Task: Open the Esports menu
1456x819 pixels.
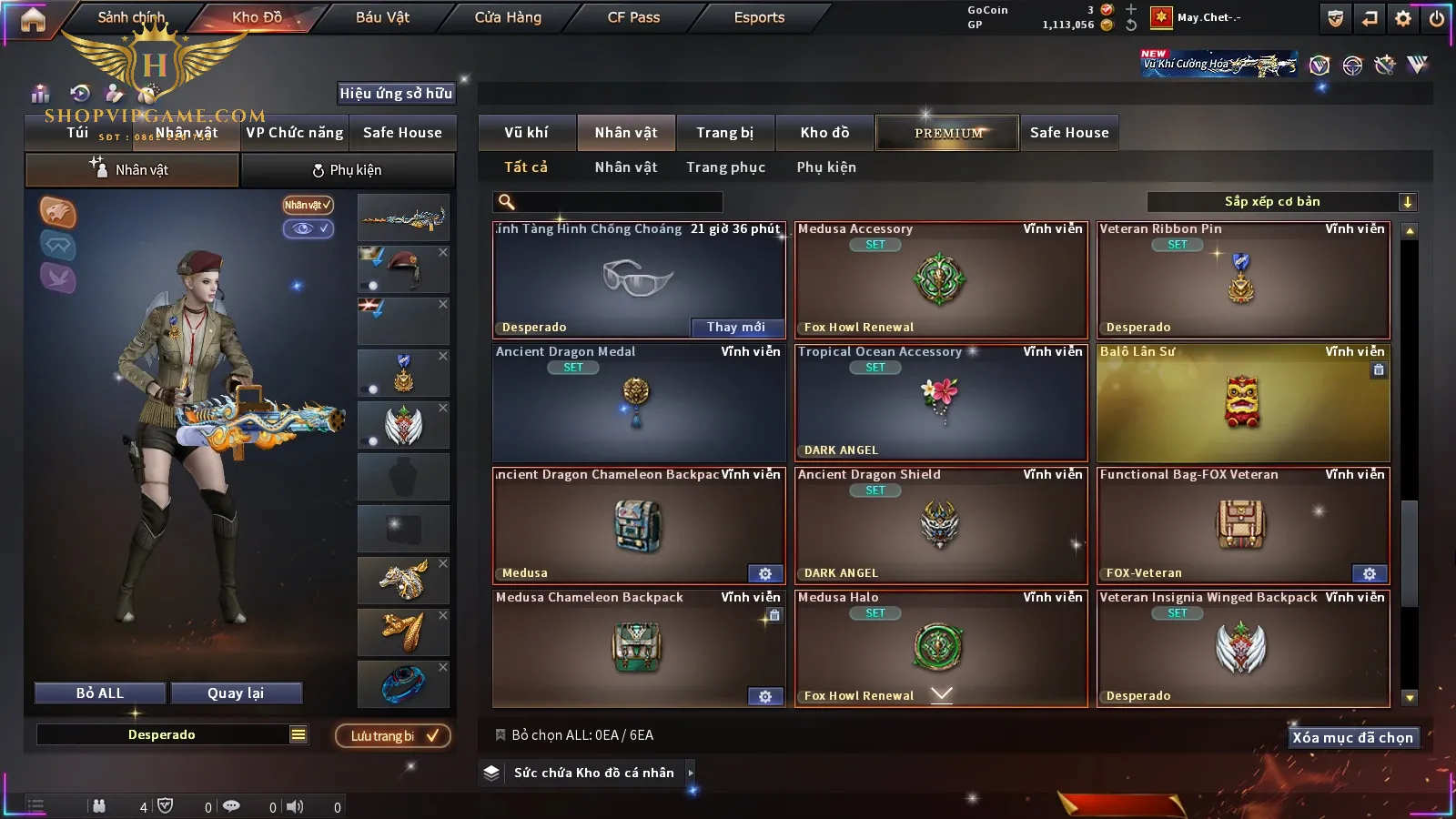Action: pos(759,17)
